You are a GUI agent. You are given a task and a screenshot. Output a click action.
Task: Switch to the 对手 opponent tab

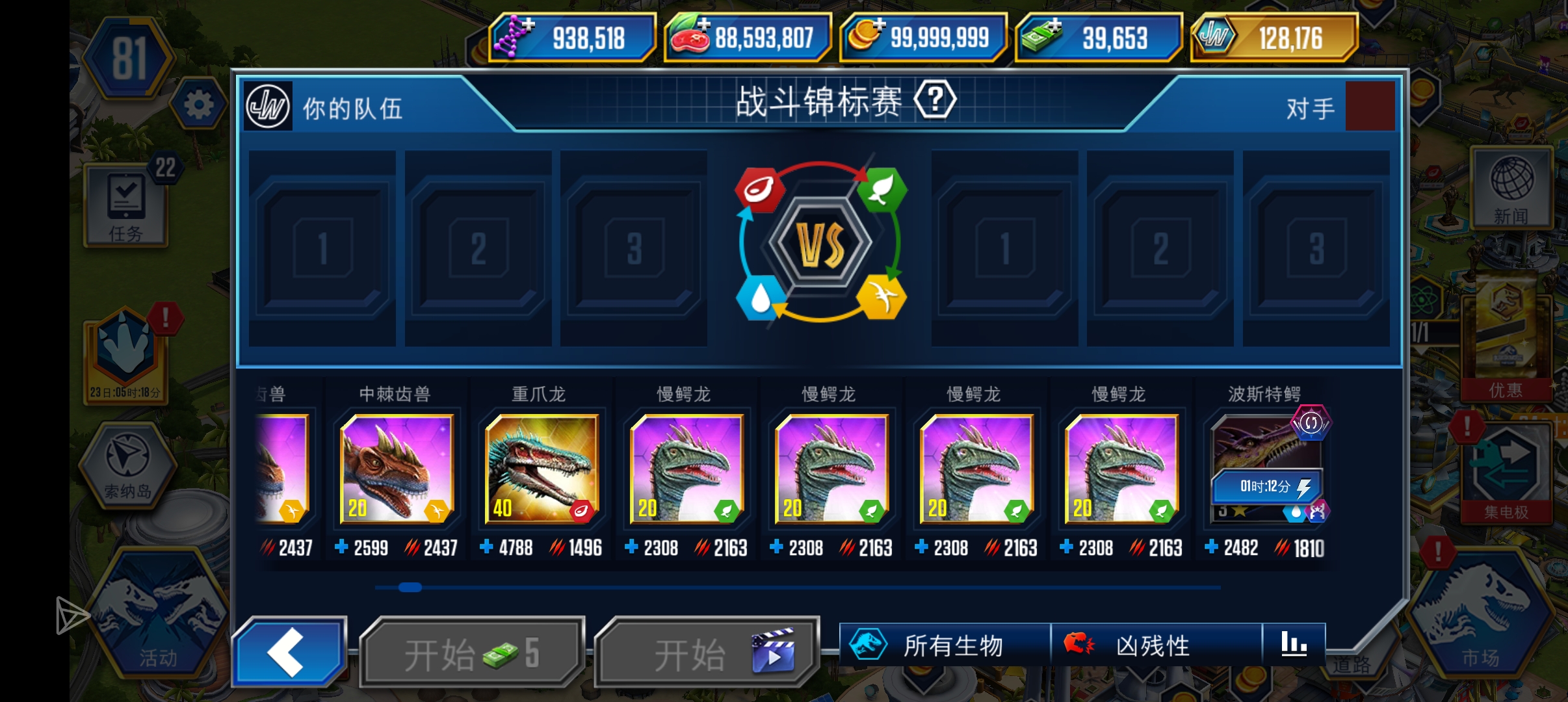(1310, 107)
